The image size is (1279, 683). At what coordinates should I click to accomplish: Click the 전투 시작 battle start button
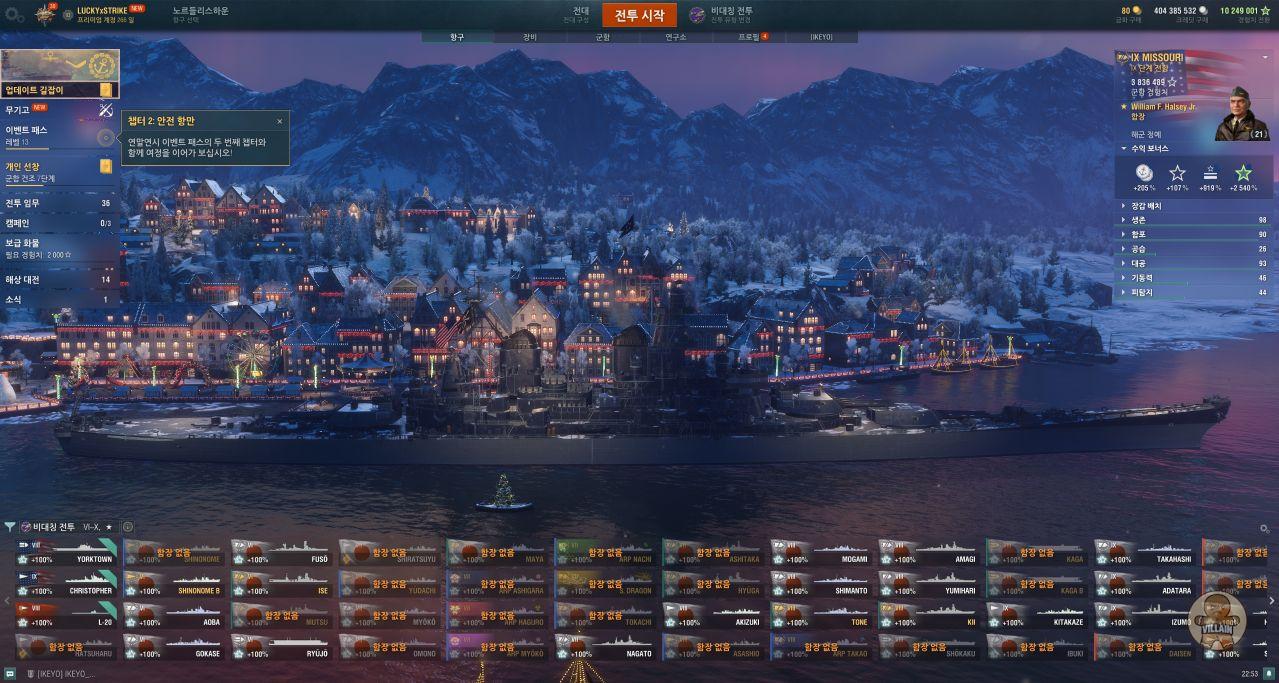point(639,15)
